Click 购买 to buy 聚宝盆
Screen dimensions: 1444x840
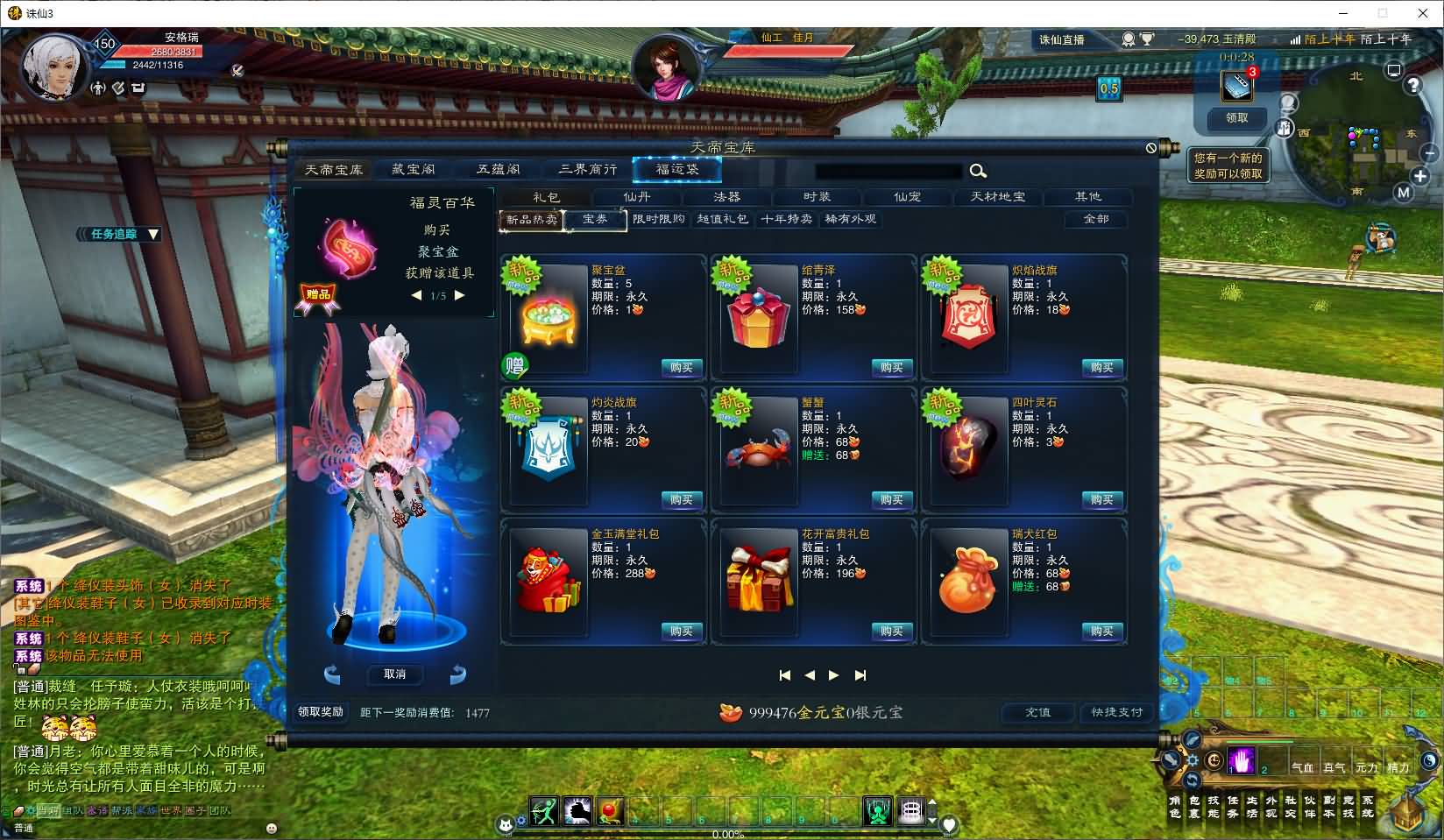tap(681, 368)
